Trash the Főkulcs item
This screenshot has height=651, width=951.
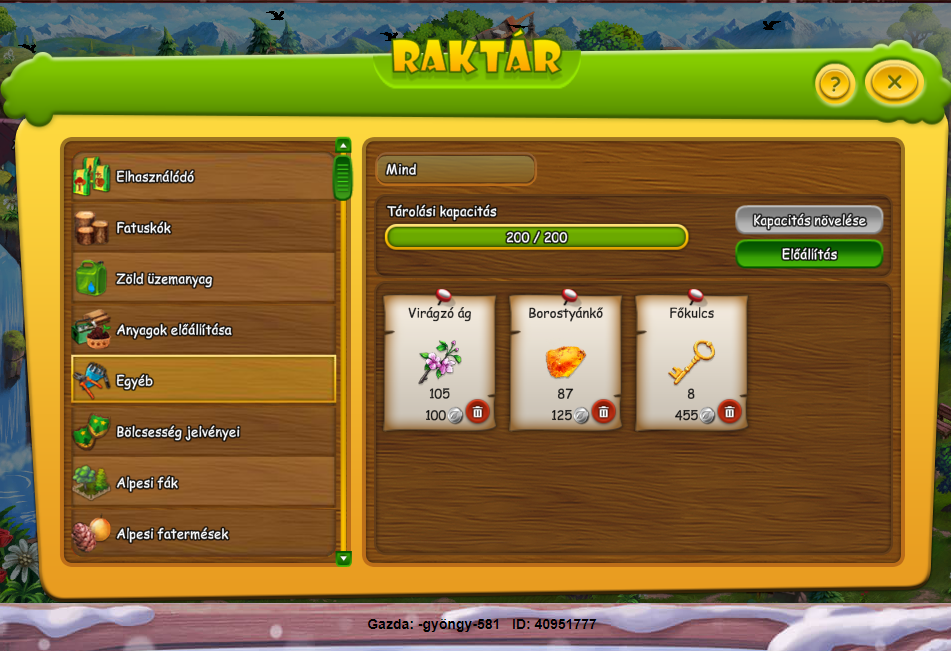(x=729, y=412)
